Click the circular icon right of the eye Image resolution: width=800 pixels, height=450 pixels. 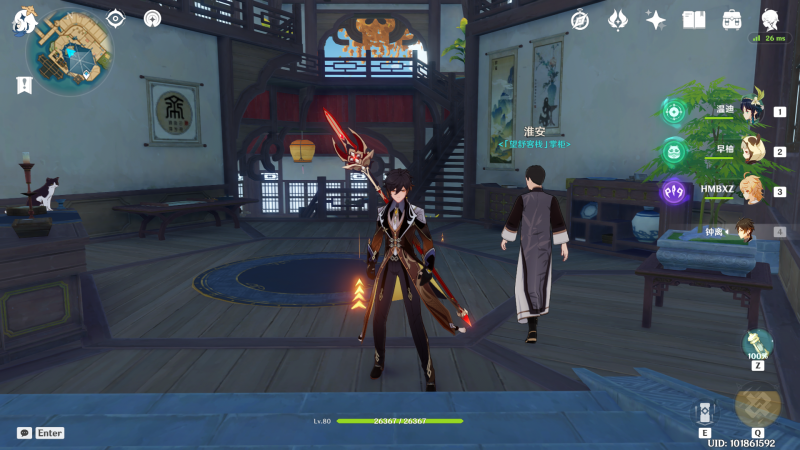[152, 18]
